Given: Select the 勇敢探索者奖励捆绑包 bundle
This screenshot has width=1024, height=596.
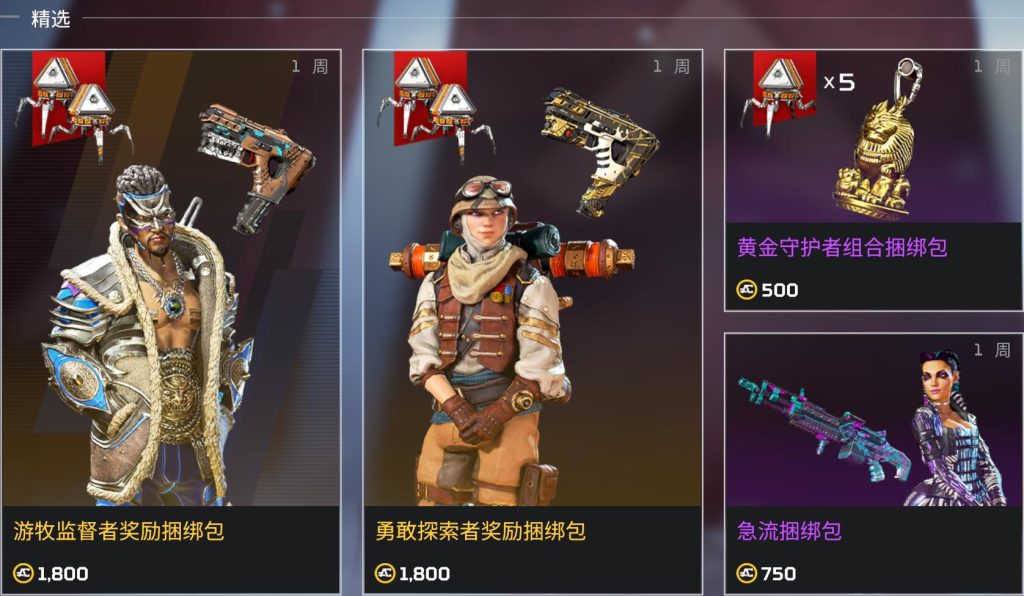Looking at the screenshot, I should coord(532,320).
